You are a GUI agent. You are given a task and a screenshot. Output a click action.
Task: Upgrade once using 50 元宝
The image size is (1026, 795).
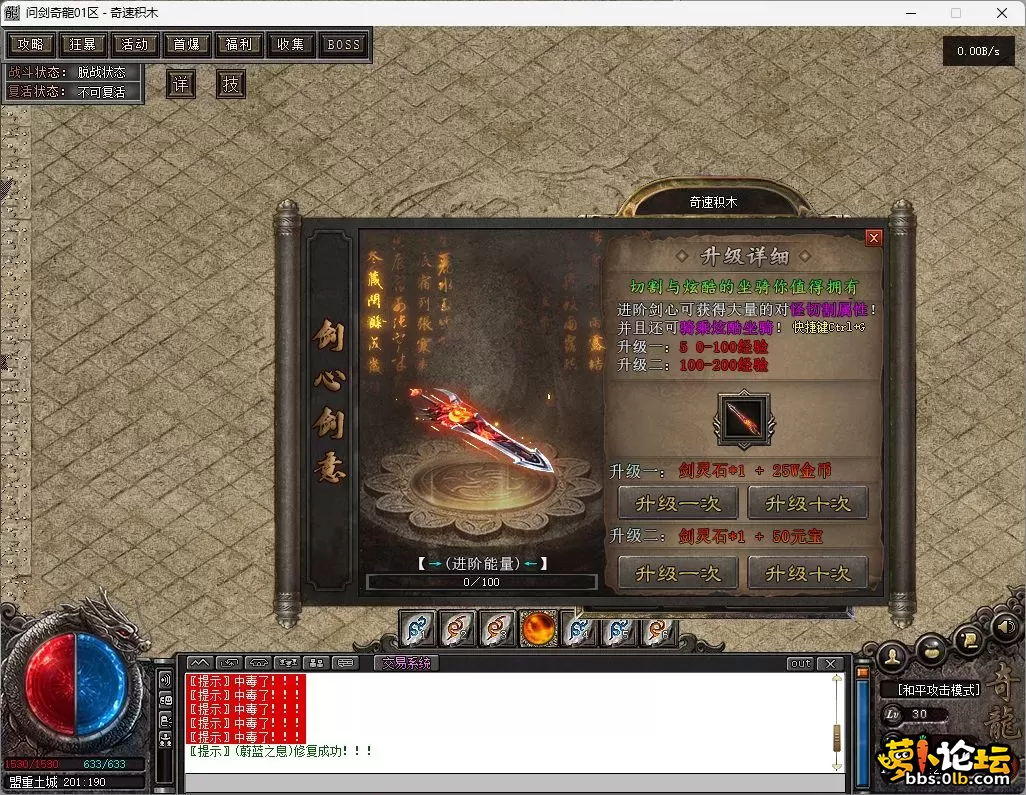pos(677,573)
